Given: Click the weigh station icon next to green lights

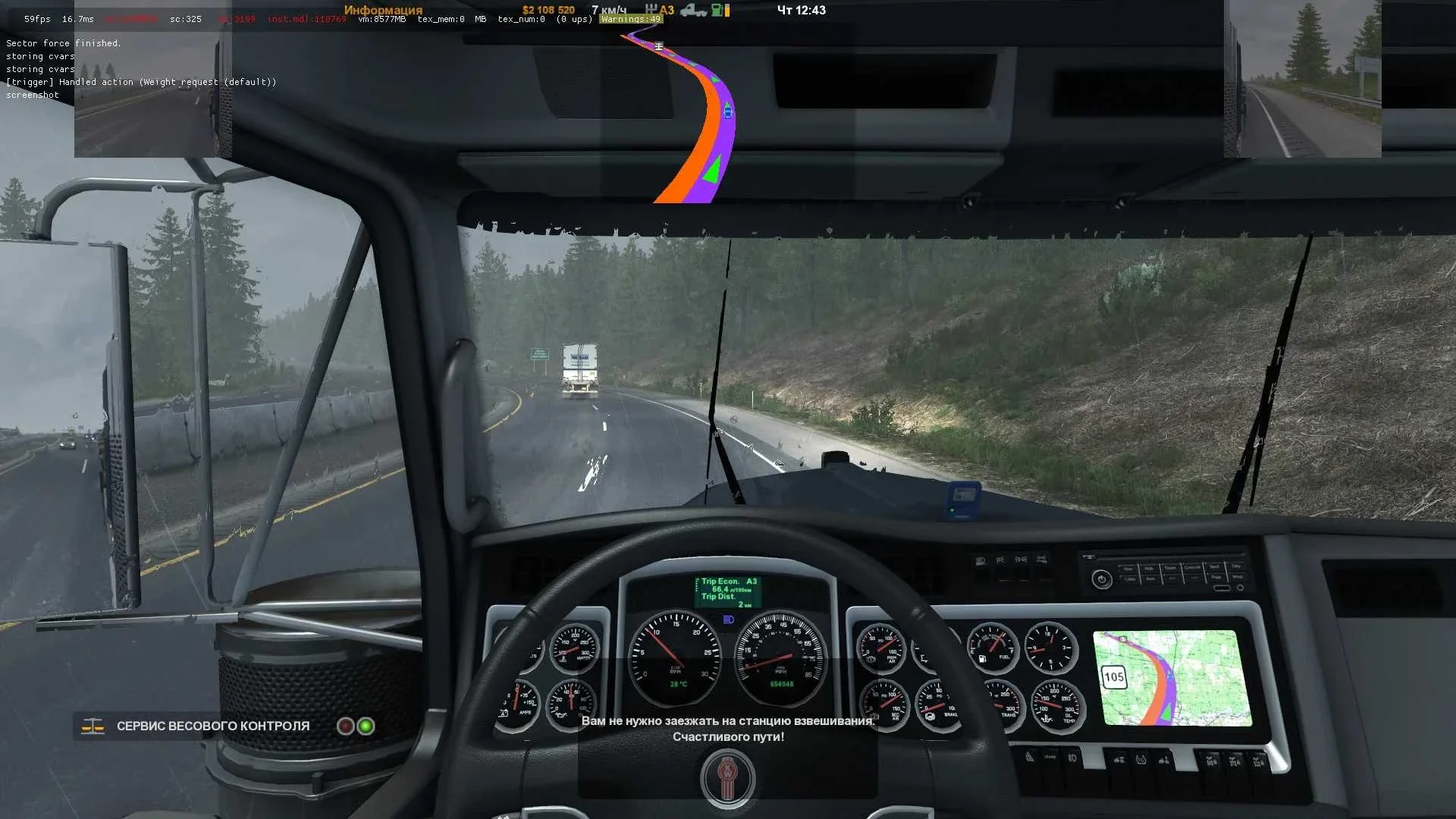Looking at the screenshot, I should pos(91,726).
